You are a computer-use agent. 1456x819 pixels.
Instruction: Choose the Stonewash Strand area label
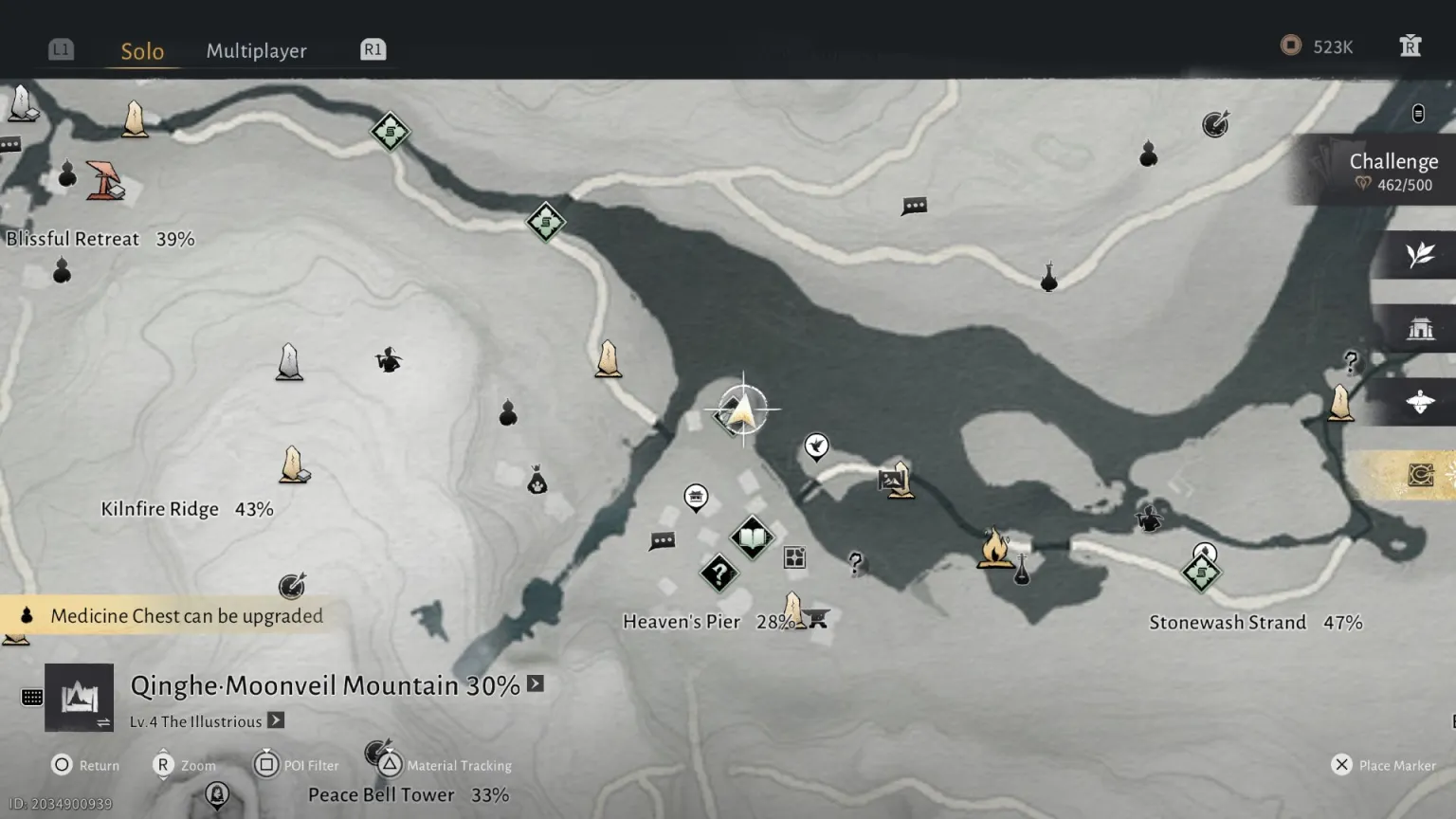point(1227,623)
